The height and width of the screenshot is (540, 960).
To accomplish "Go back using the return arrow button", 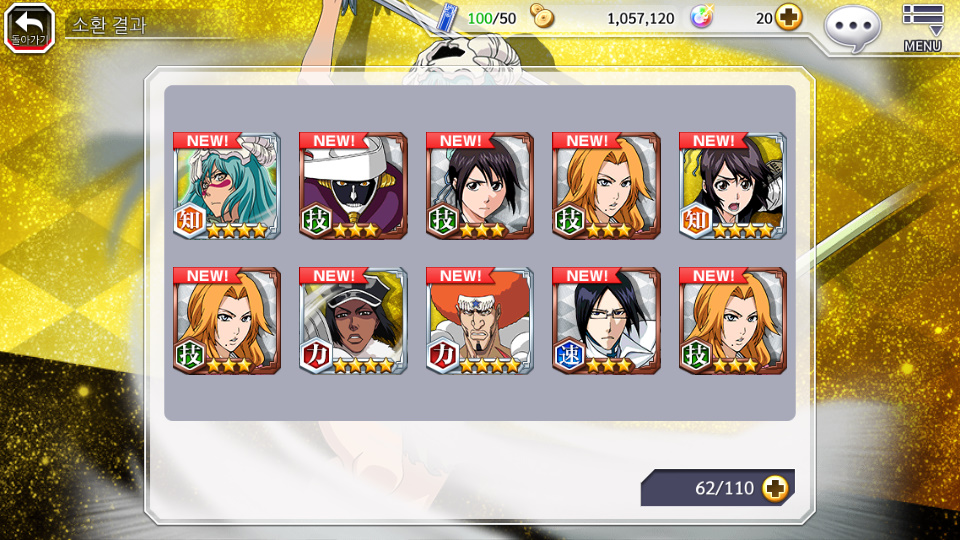I will point(29,27).
